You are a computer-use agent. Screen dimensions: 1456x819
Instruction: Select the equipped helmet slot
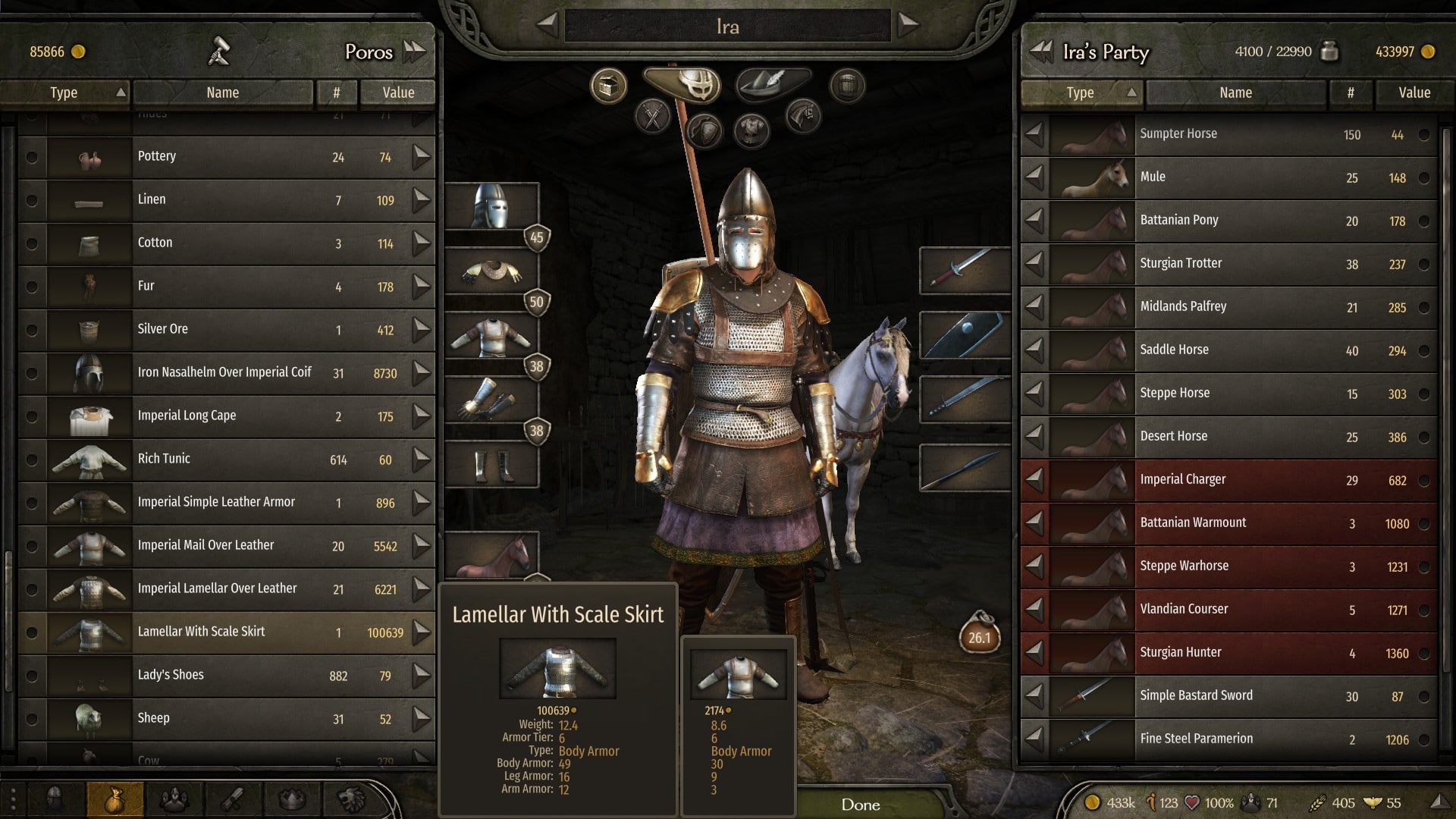[x=491, y=206]
